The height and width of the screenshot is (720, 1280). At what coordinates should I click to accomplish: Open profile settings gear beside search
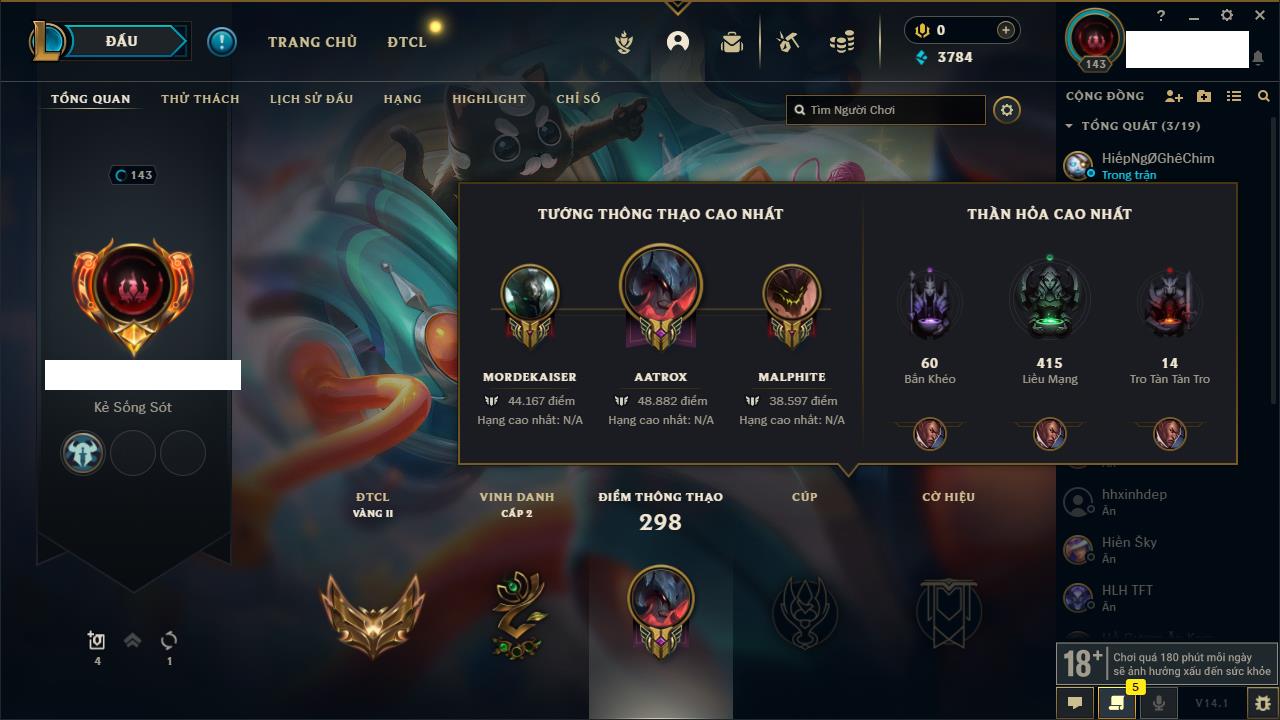coord(1007,110)
